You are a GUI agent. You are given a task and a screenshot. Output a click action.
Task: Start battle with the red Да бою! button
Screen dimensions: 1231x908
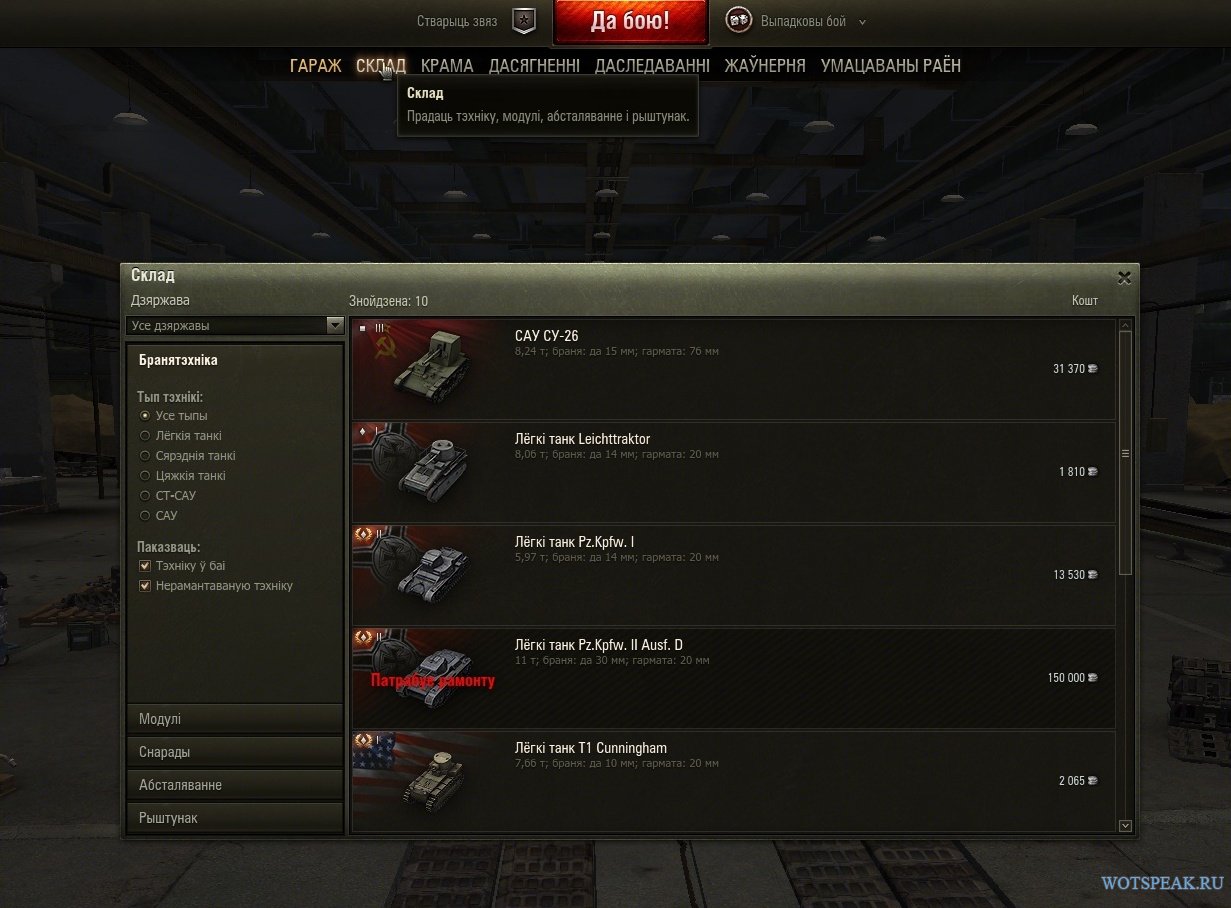[x=629, y=21]
